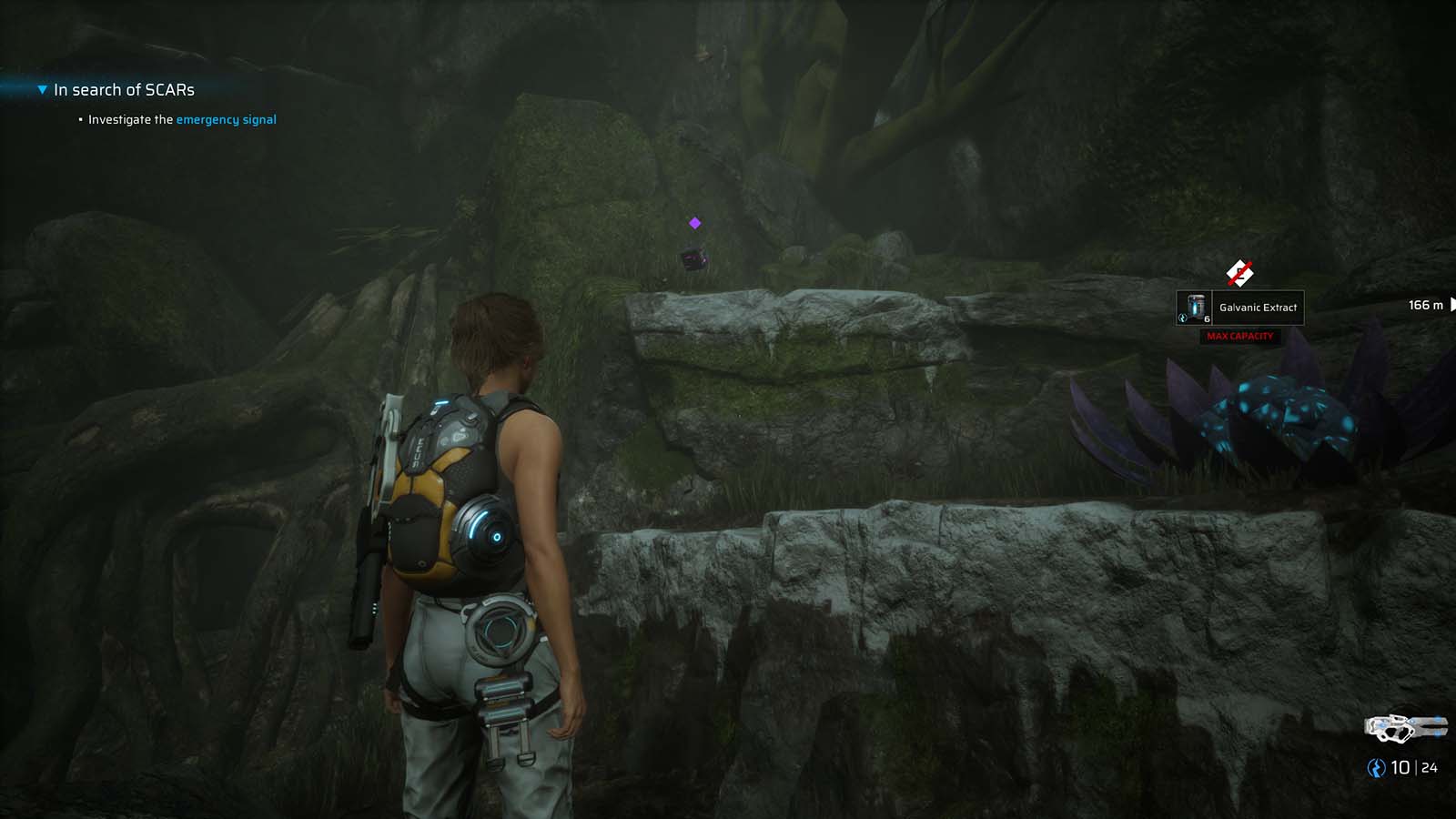Click the small energy symbol on the extract slot
This screenshot has height=819, width=1456.
coord(1183,318)
